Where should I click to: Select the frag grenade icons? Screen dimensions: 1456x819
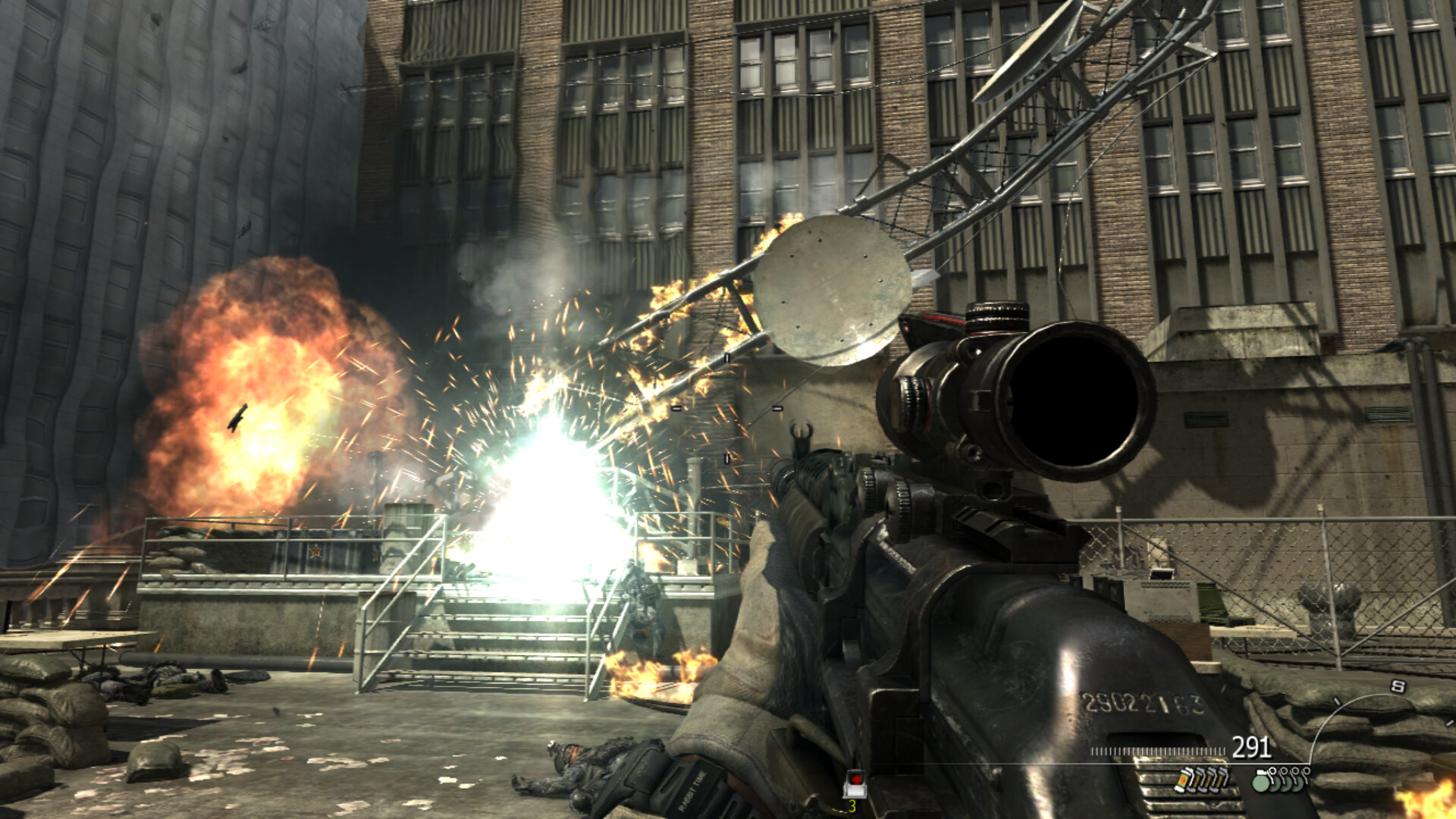point(1281,780)
